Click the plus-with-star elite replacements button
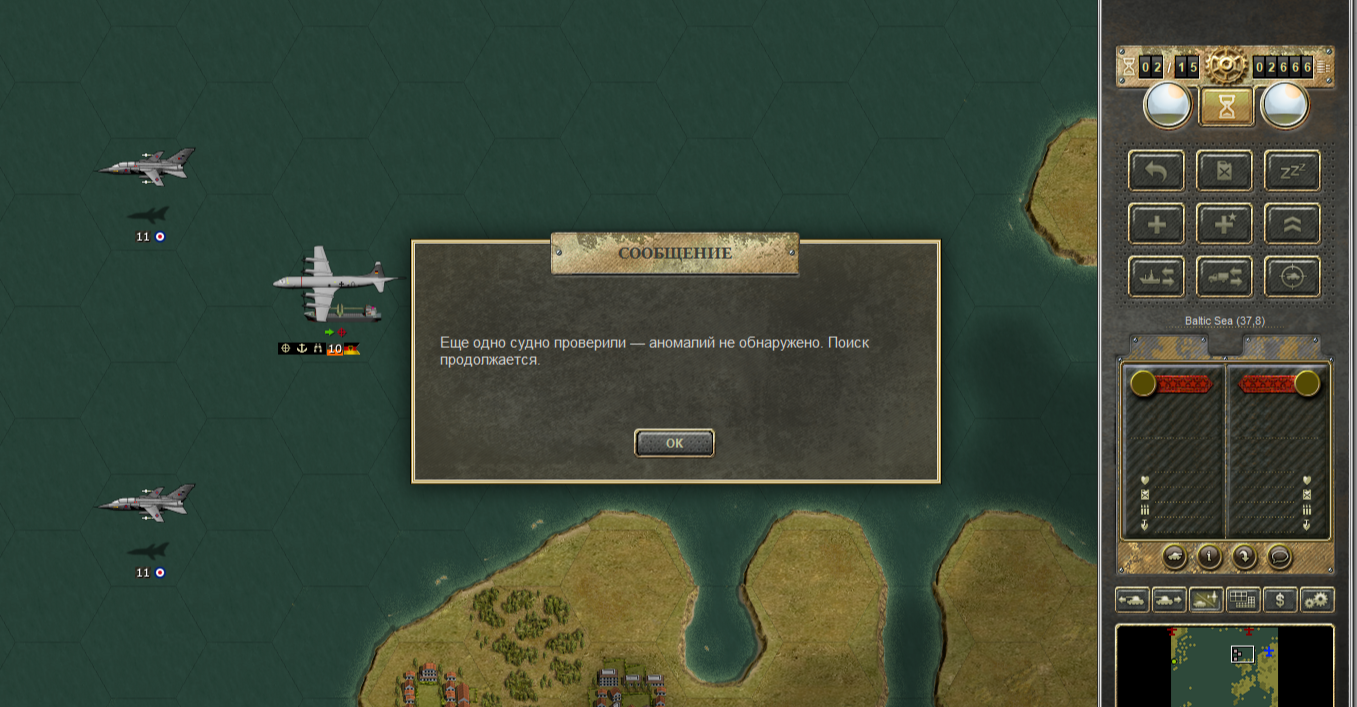This screenshot has width=1357, height=707. coord(1224,224)
